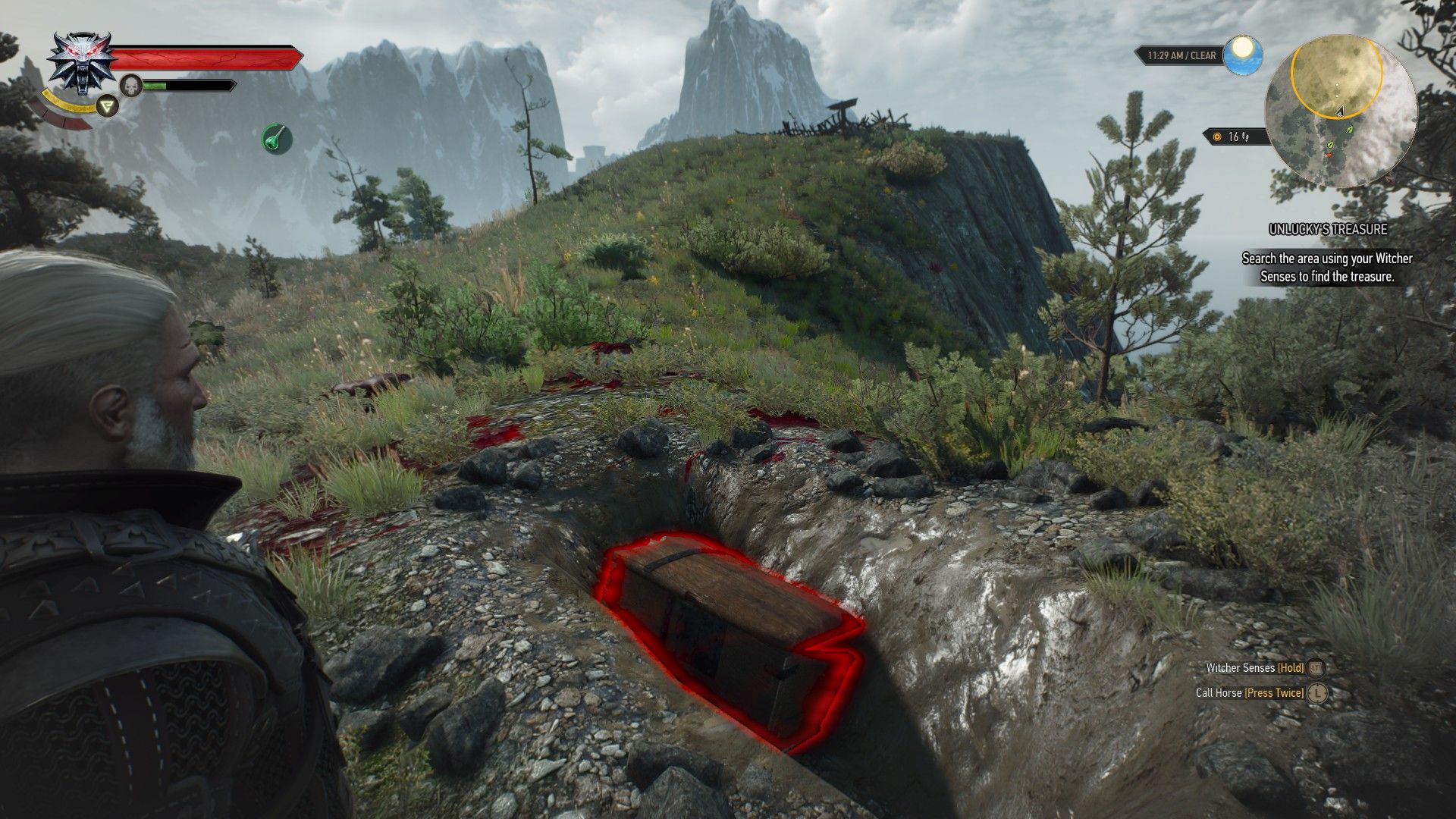
Task: Select the glowing Quen sign icon
Action: [x=107, y=107]
